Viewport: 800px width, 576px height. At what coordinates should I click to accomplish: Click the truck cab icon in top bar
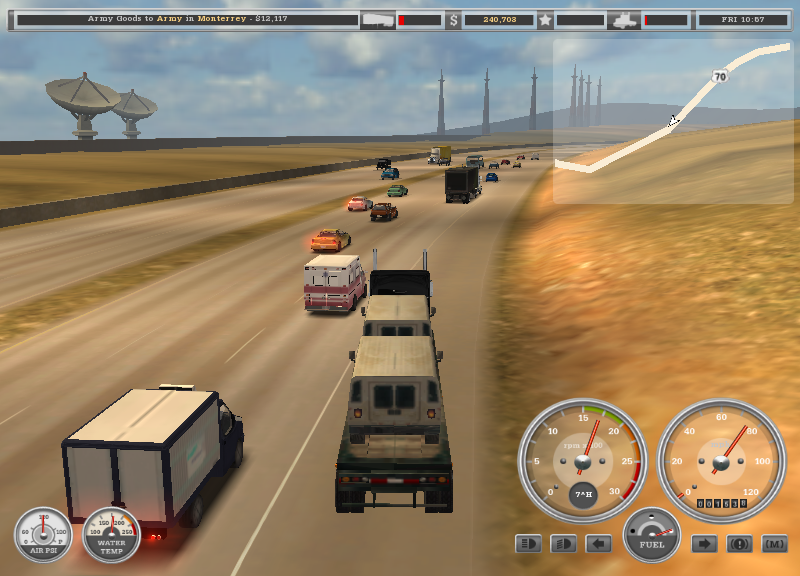(624, 19)
